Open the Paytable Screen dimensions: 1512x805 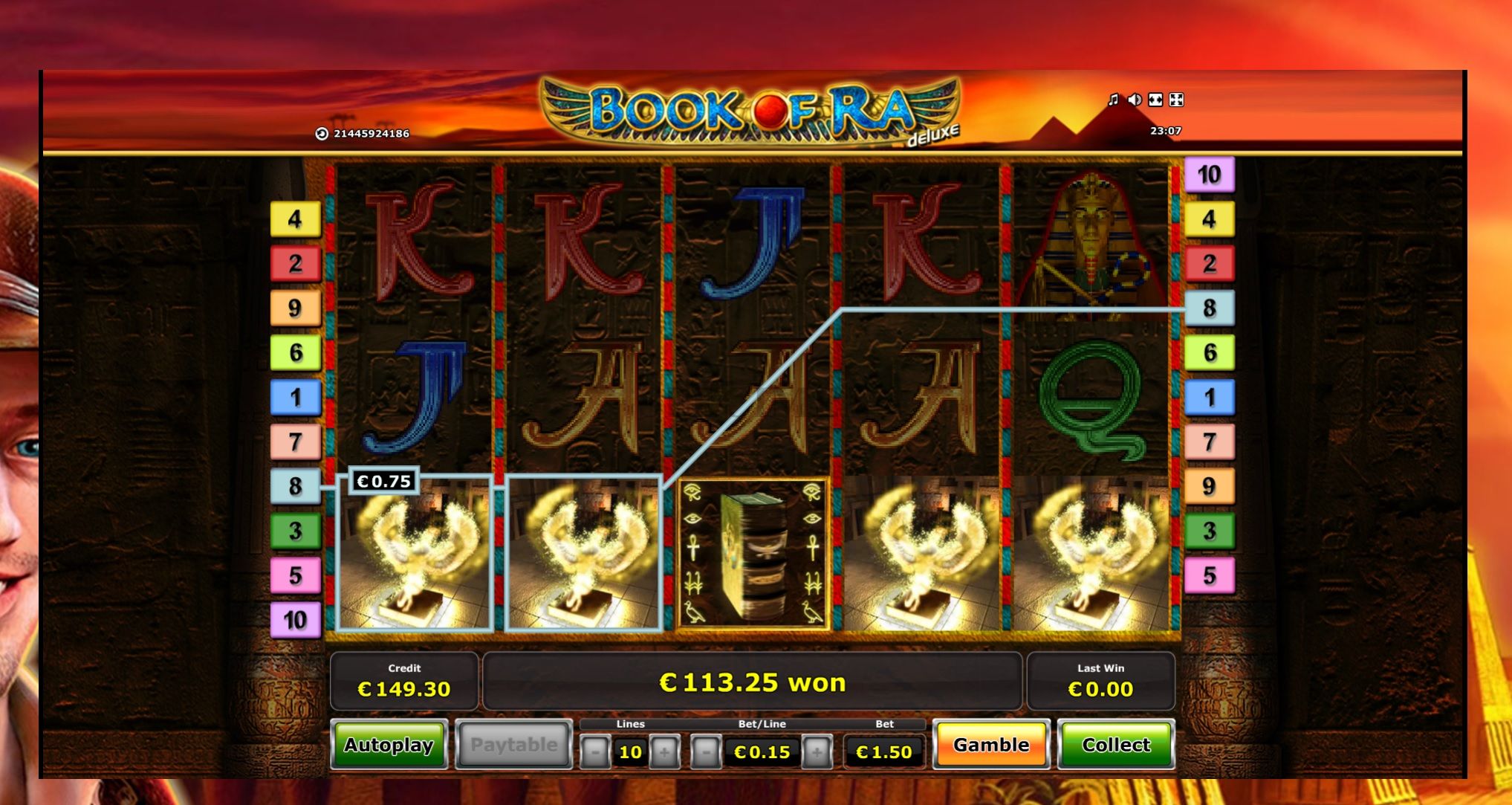(513, 745)
